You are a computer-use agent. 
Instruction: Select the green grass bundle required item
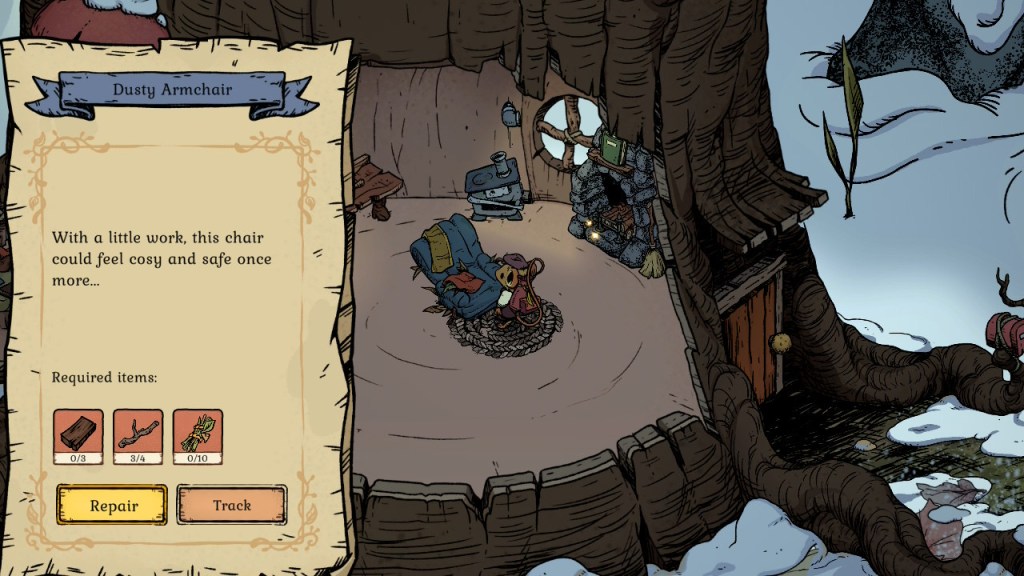[x=198, y=433]
